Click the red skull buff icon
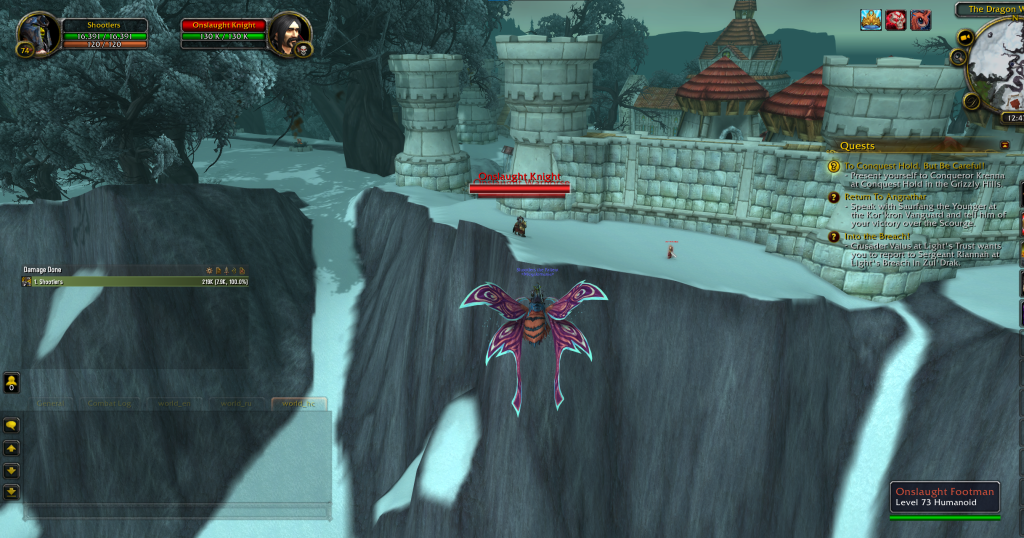 (x=896, y=20)
